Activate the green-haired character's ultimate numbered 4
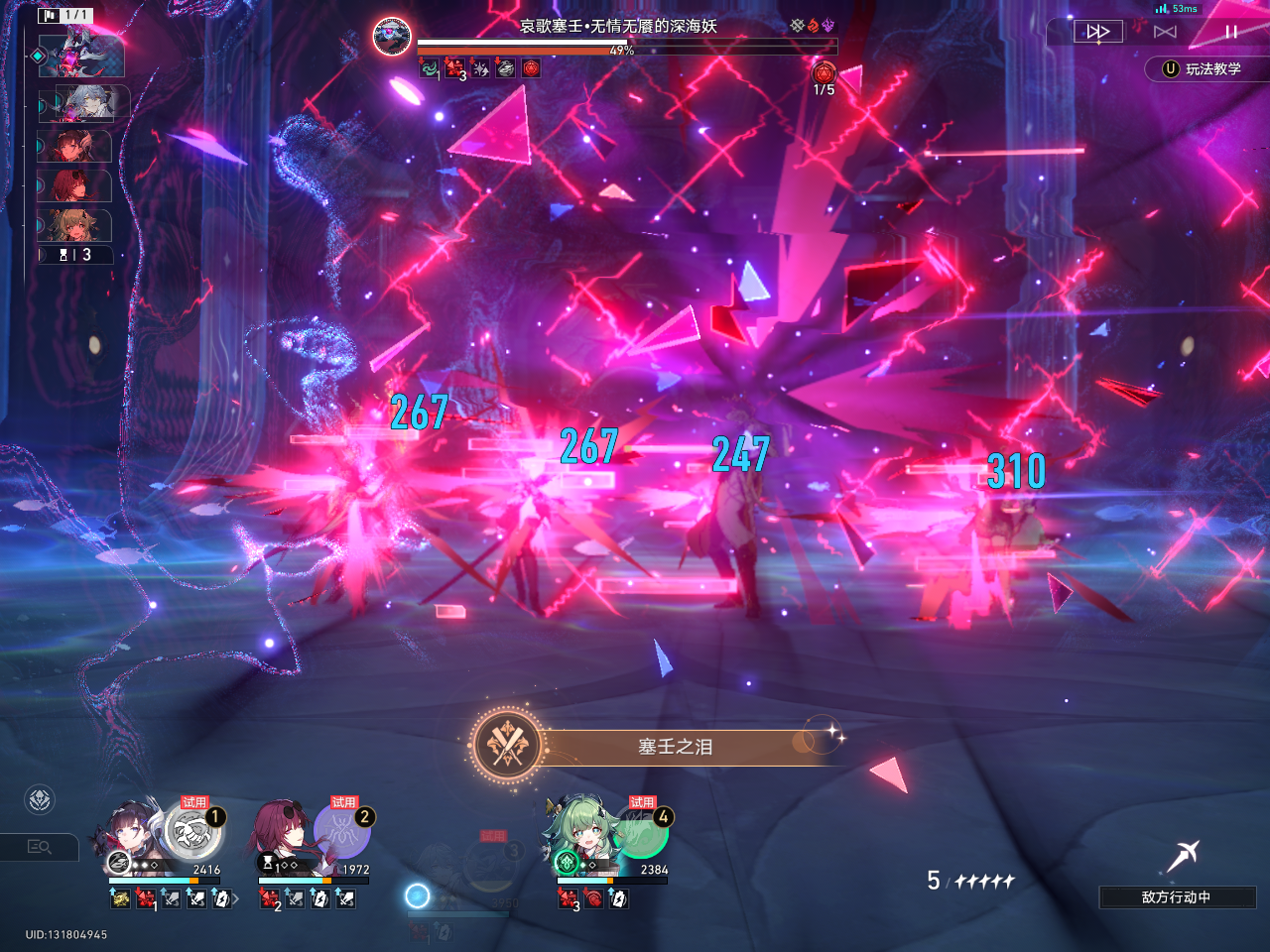 (x=641, y=831)
